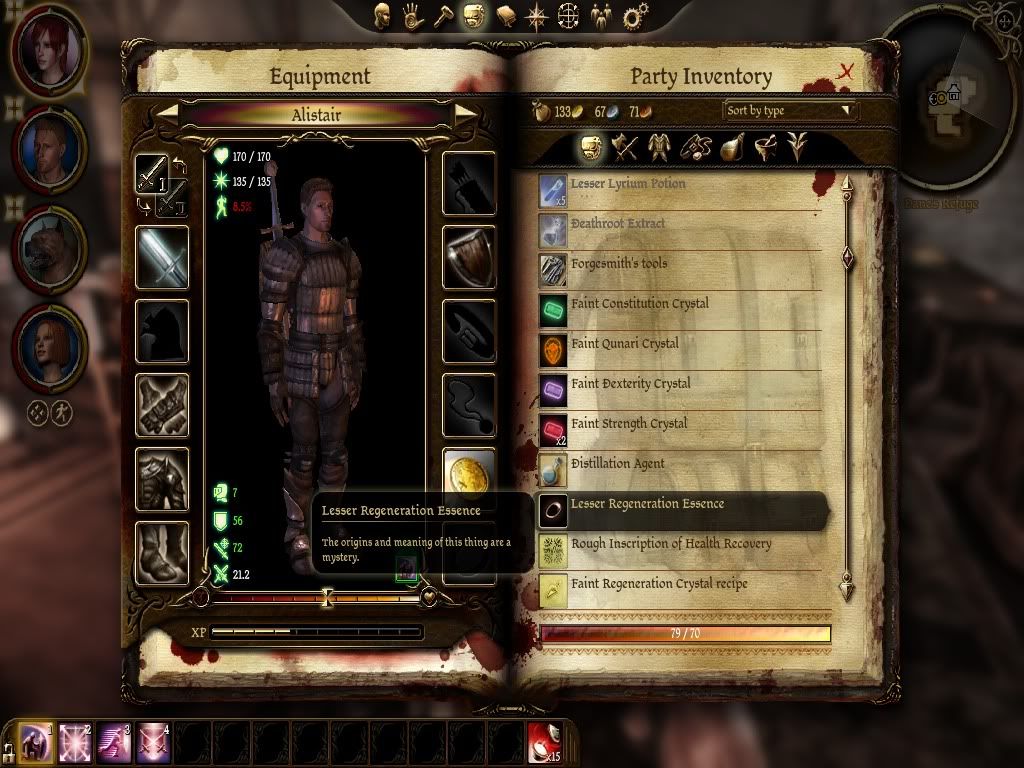Open the Faint Regeneration Crystal recipe
Viewport: 1024px width, 768px height.
click(x=658, y=584)
